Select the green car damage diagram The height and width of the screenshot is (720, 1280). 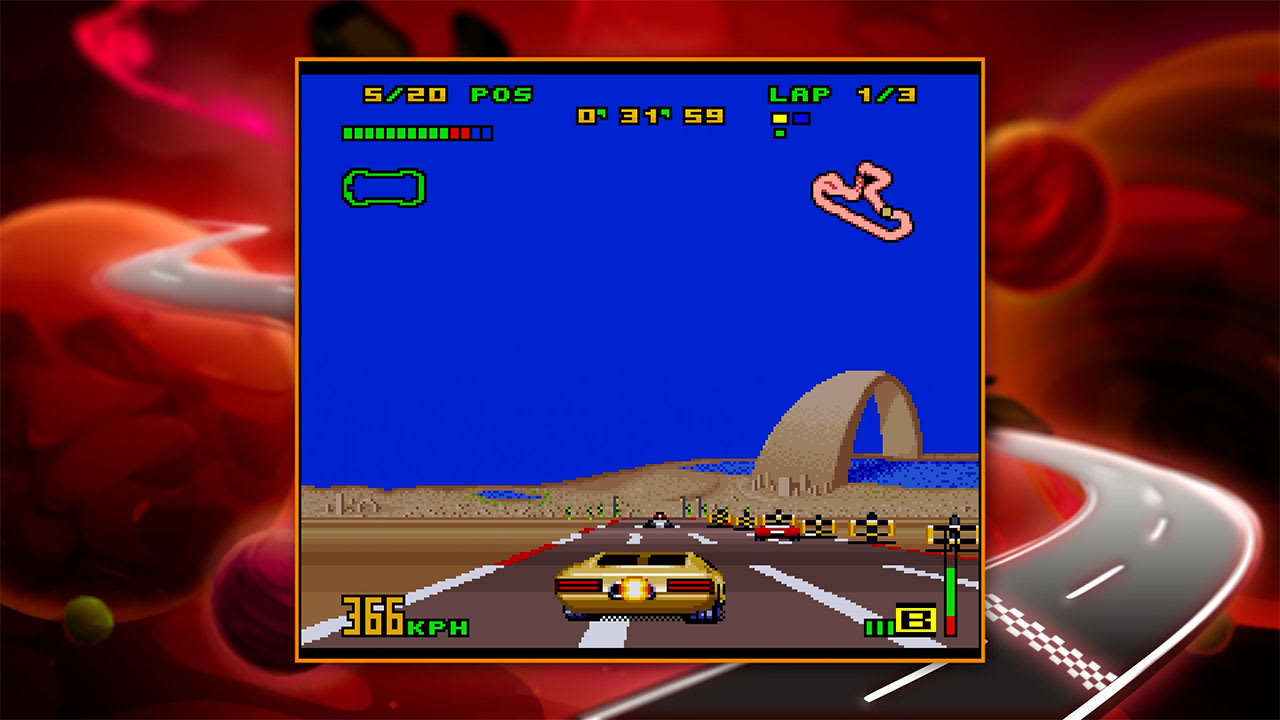point(382,185)
